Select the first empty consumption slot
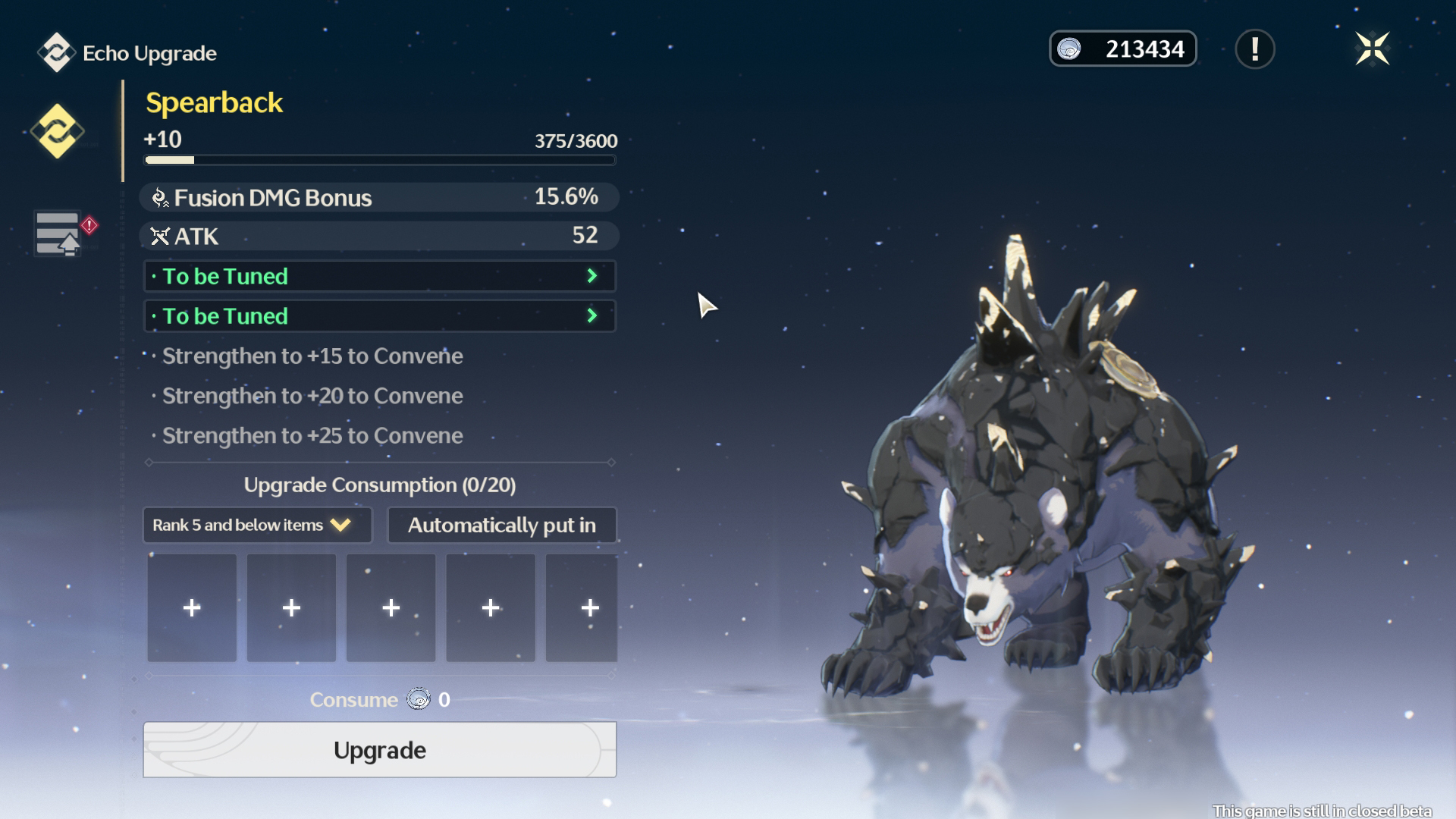Screen dimensions: 1456x819 click(x=191, y=607)
